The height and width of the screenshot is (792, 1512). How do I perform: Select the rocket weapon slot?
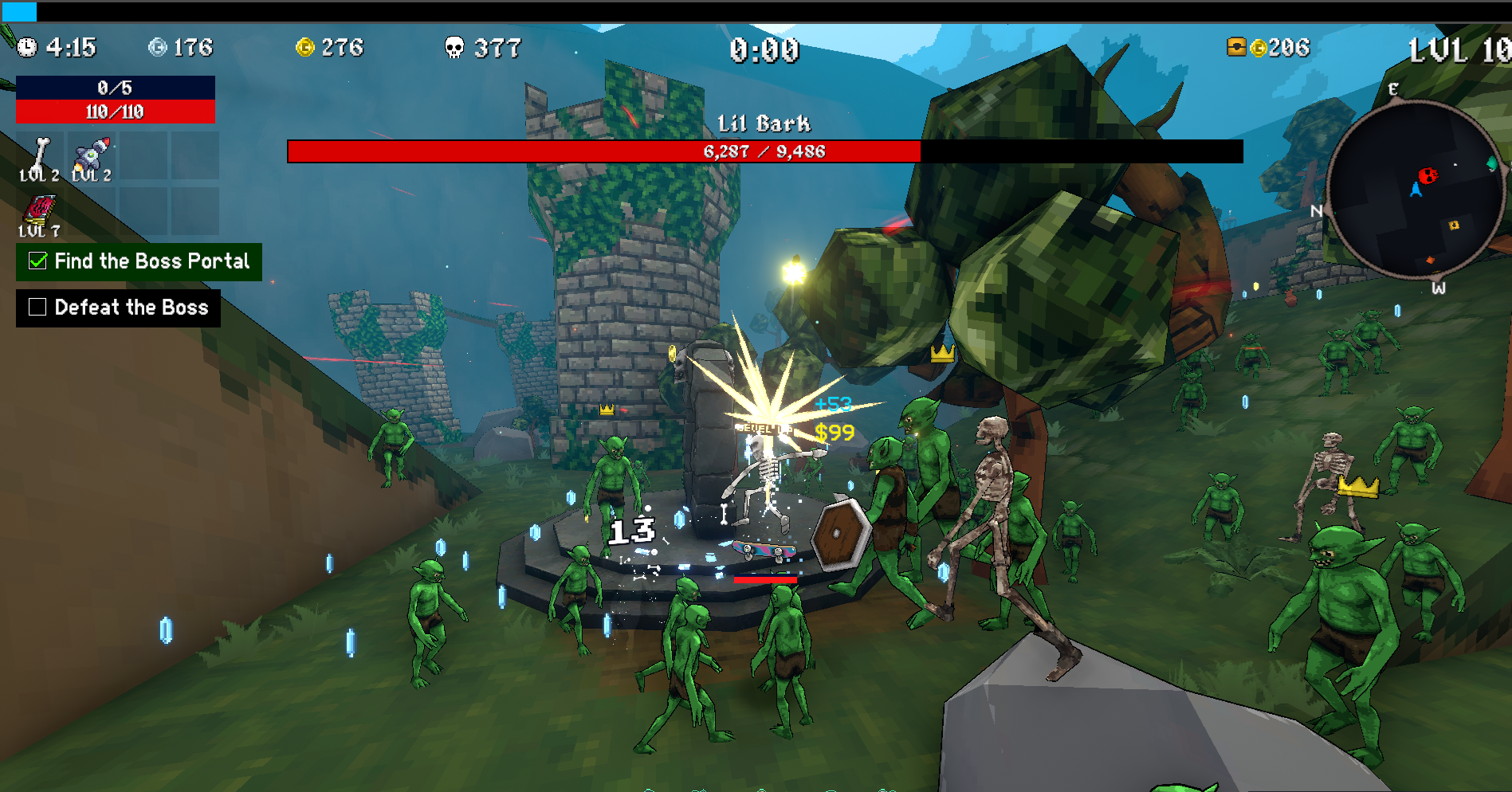[92, 157]
